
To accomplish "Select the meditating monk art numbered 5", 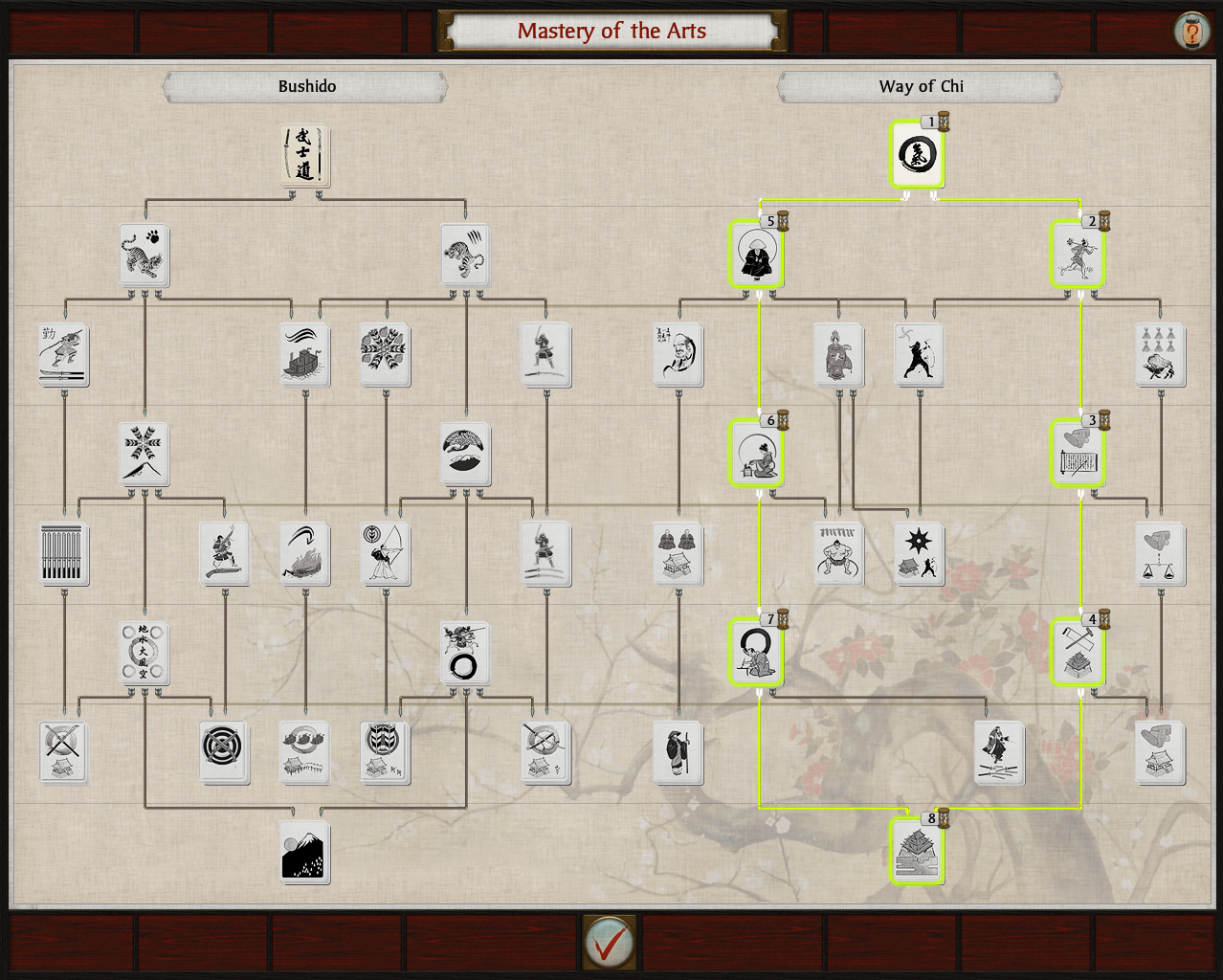I will [757, 256].
